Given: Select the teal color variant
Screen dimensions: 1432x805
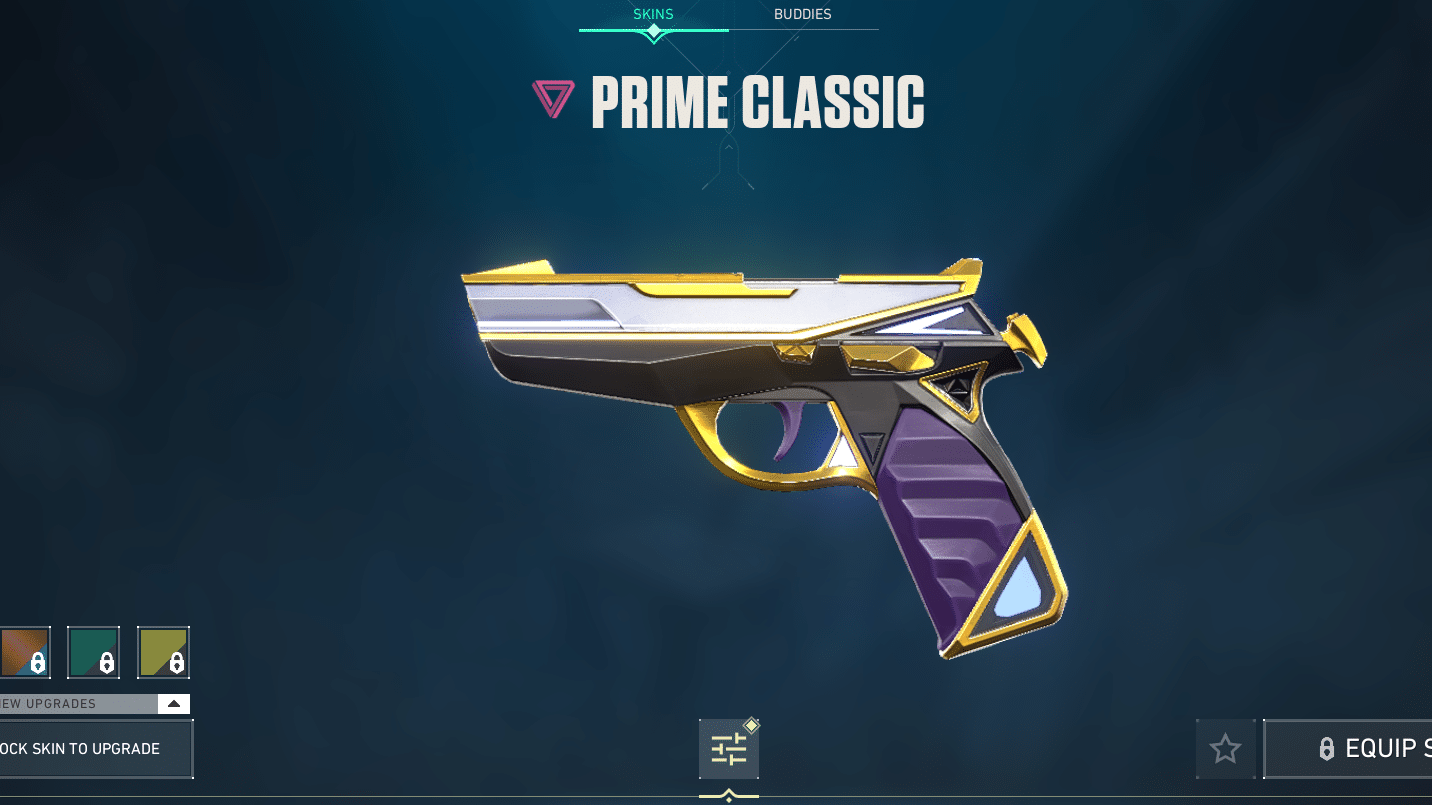Looking at the screenshot, I should tap(91, 652).
